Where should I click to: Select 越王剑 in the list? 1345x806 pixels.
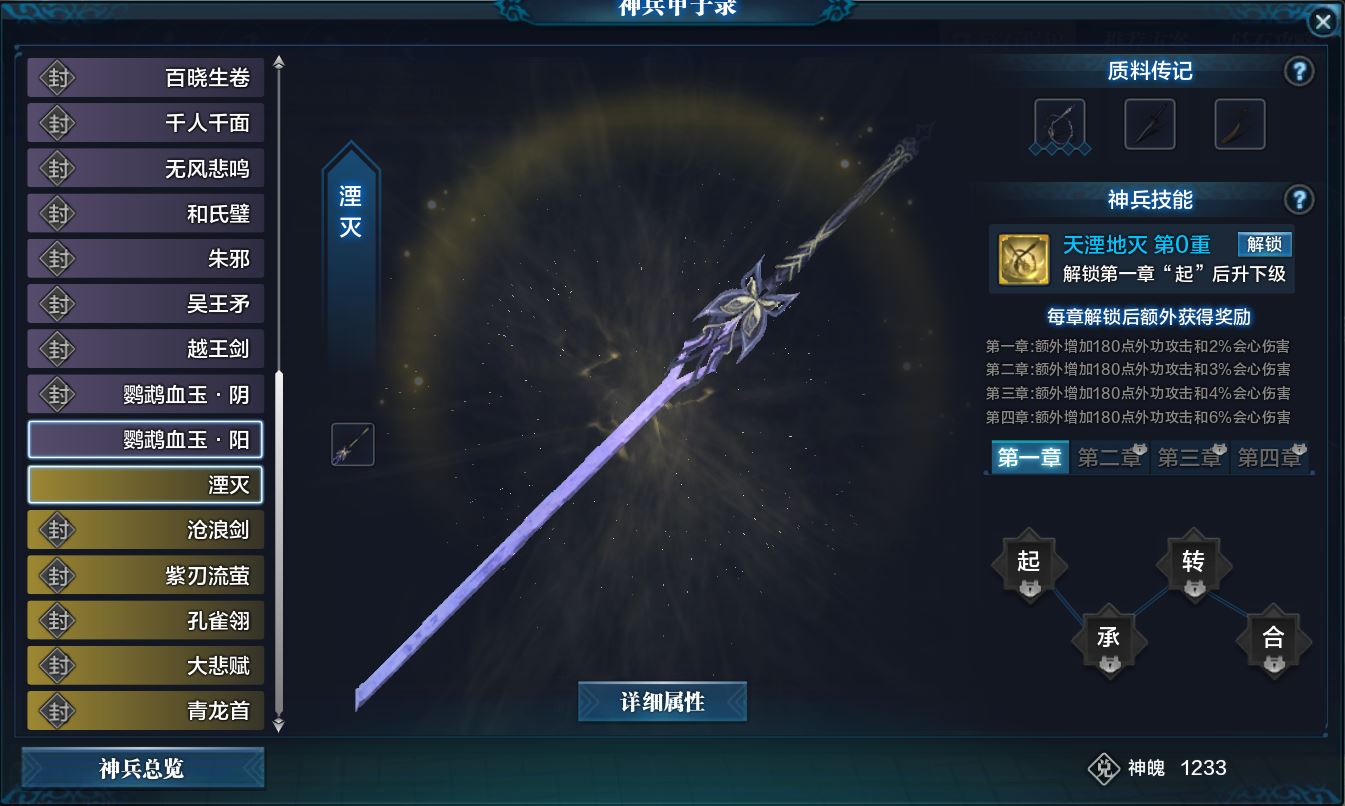coord(146,349)
